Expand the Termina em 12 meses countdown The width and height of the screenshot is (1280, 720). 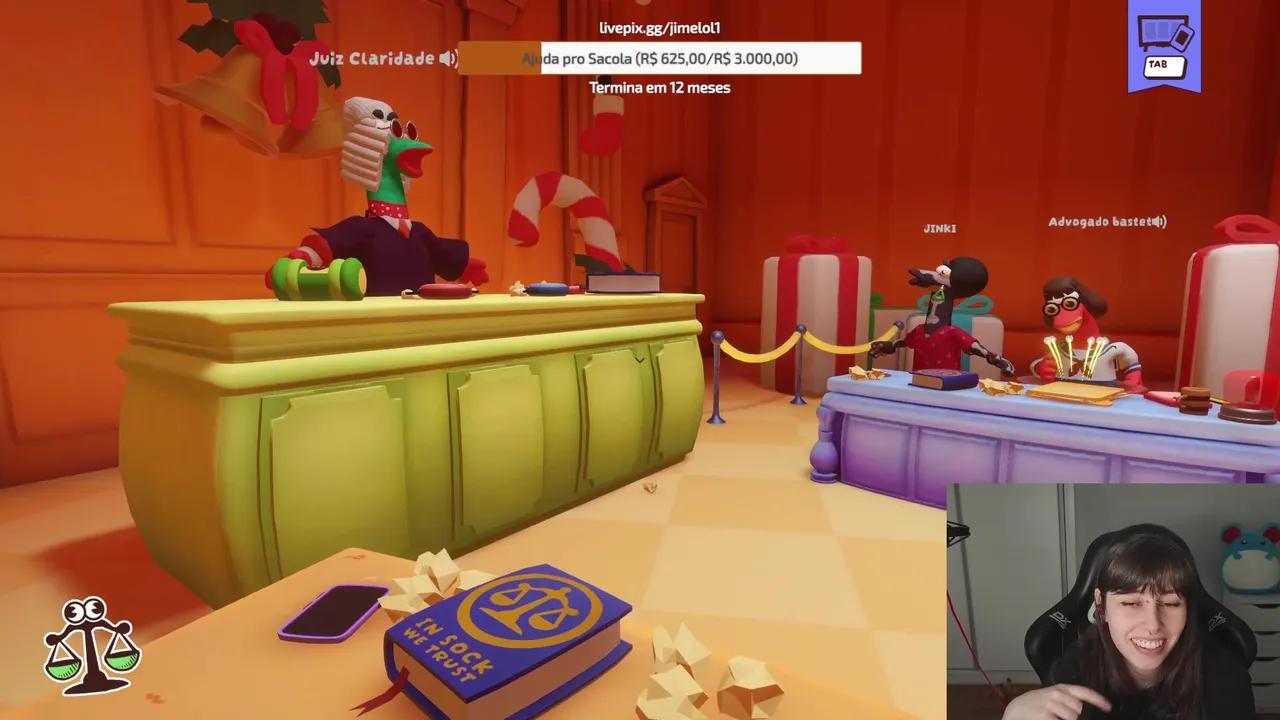[658, 88]
